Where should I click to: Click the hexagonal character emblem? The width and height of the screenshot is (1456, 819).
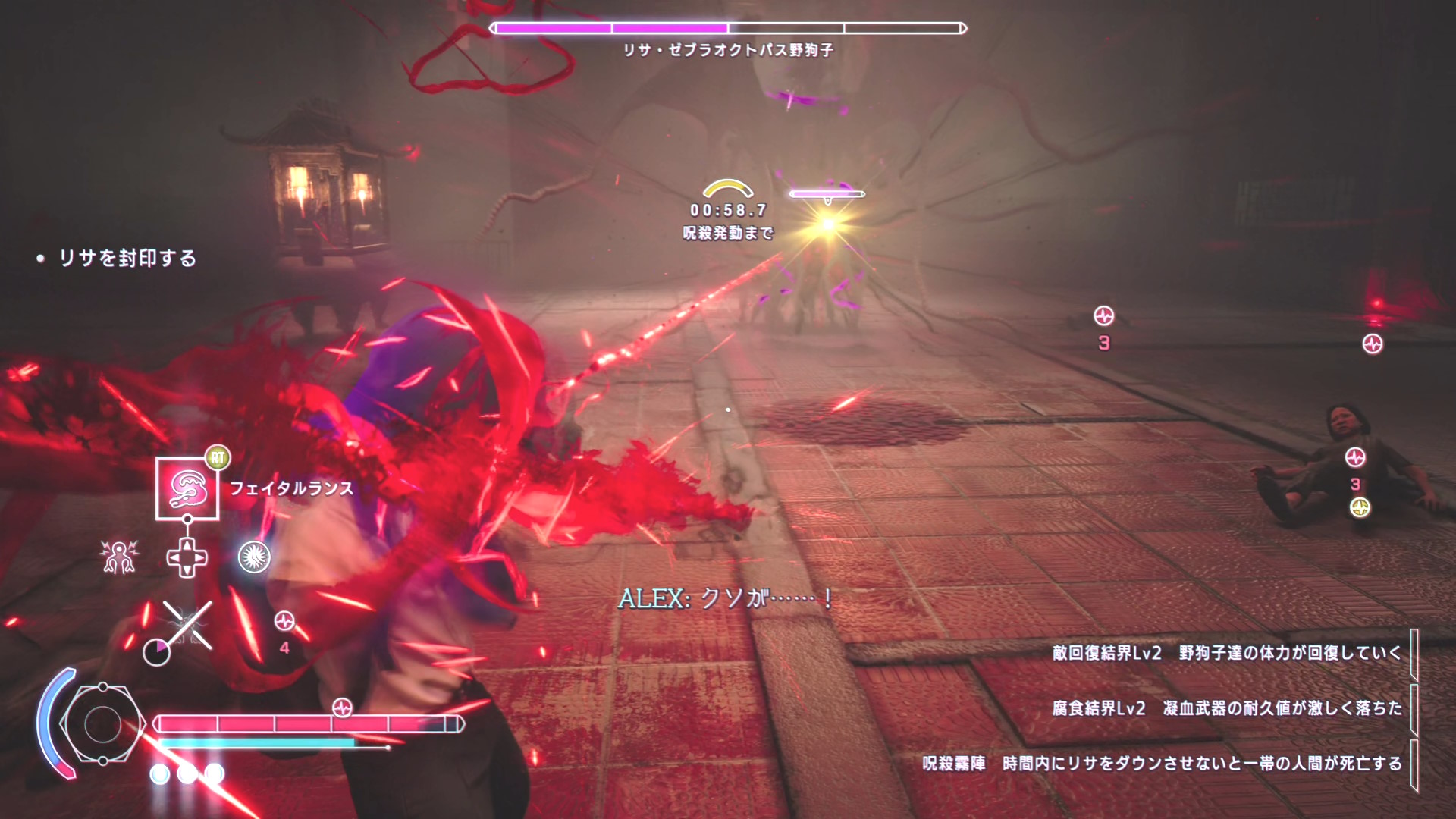tap(102, 724)
